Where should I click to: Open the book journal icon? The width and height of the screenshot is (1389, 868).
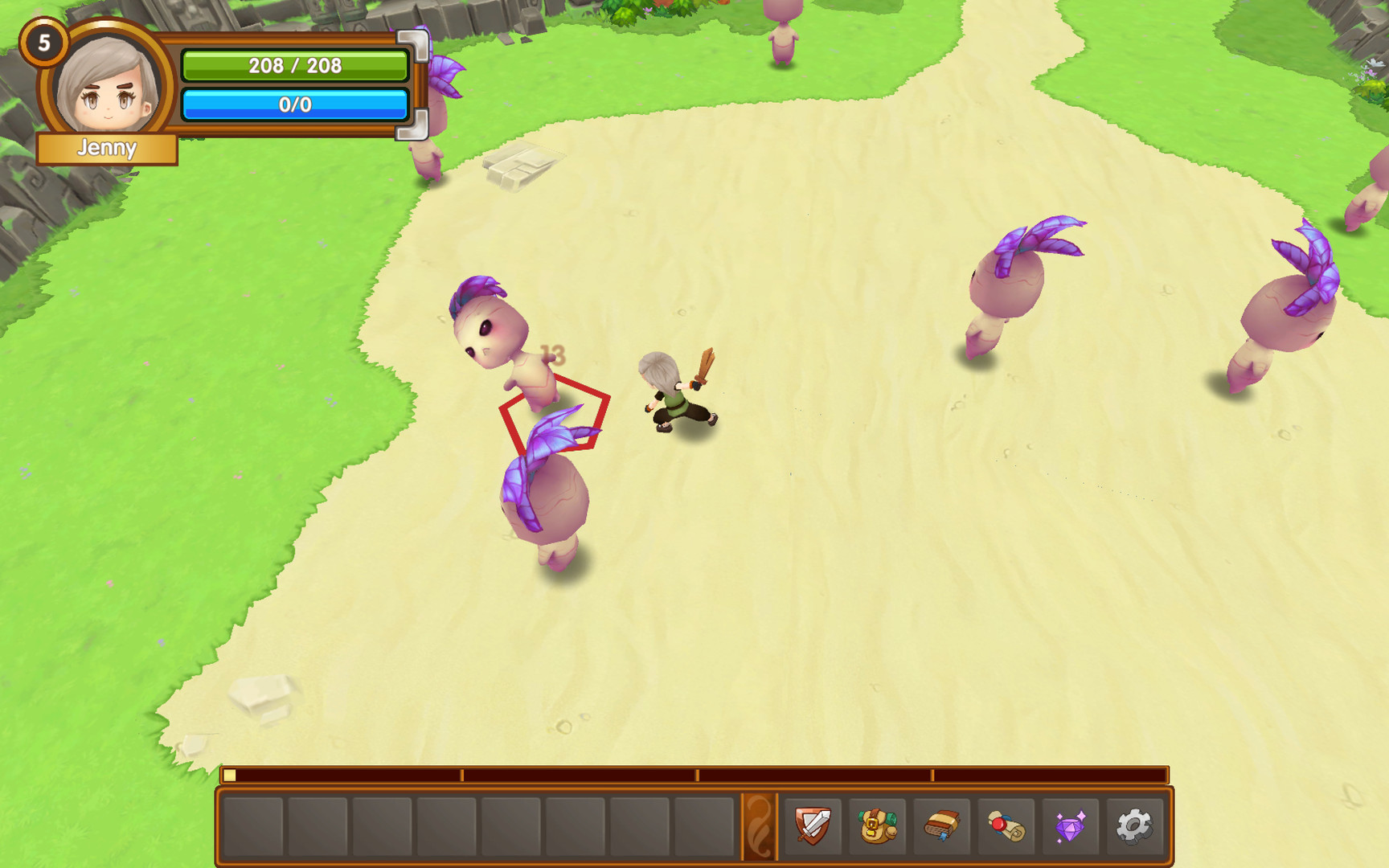(941, 825)
